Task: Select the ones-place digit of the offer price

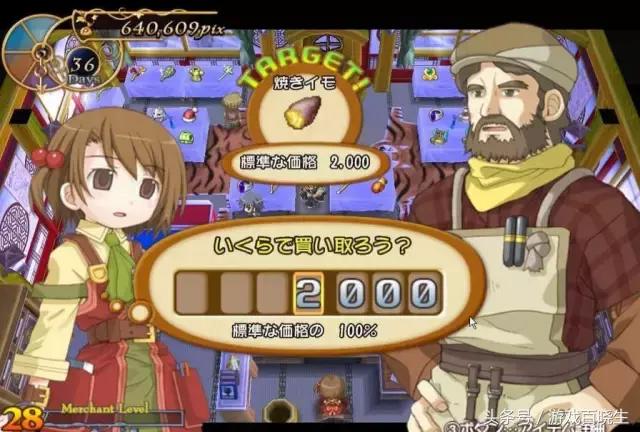Action: pyautogui.click(x=421, y=294)
